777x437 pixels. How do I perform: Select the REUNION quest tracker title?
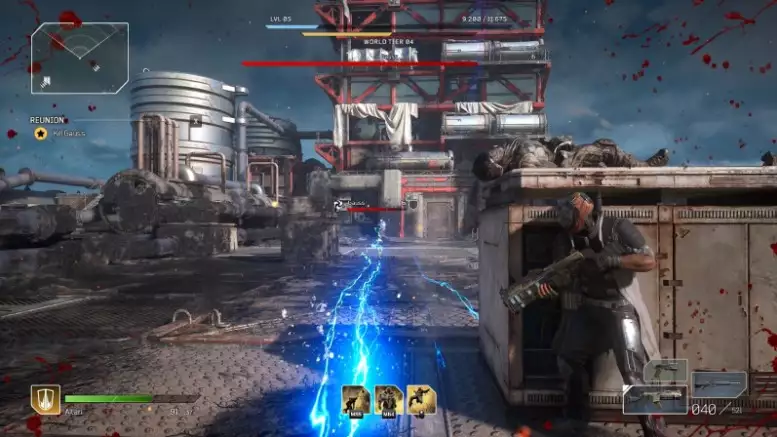[x=48, y=120]
